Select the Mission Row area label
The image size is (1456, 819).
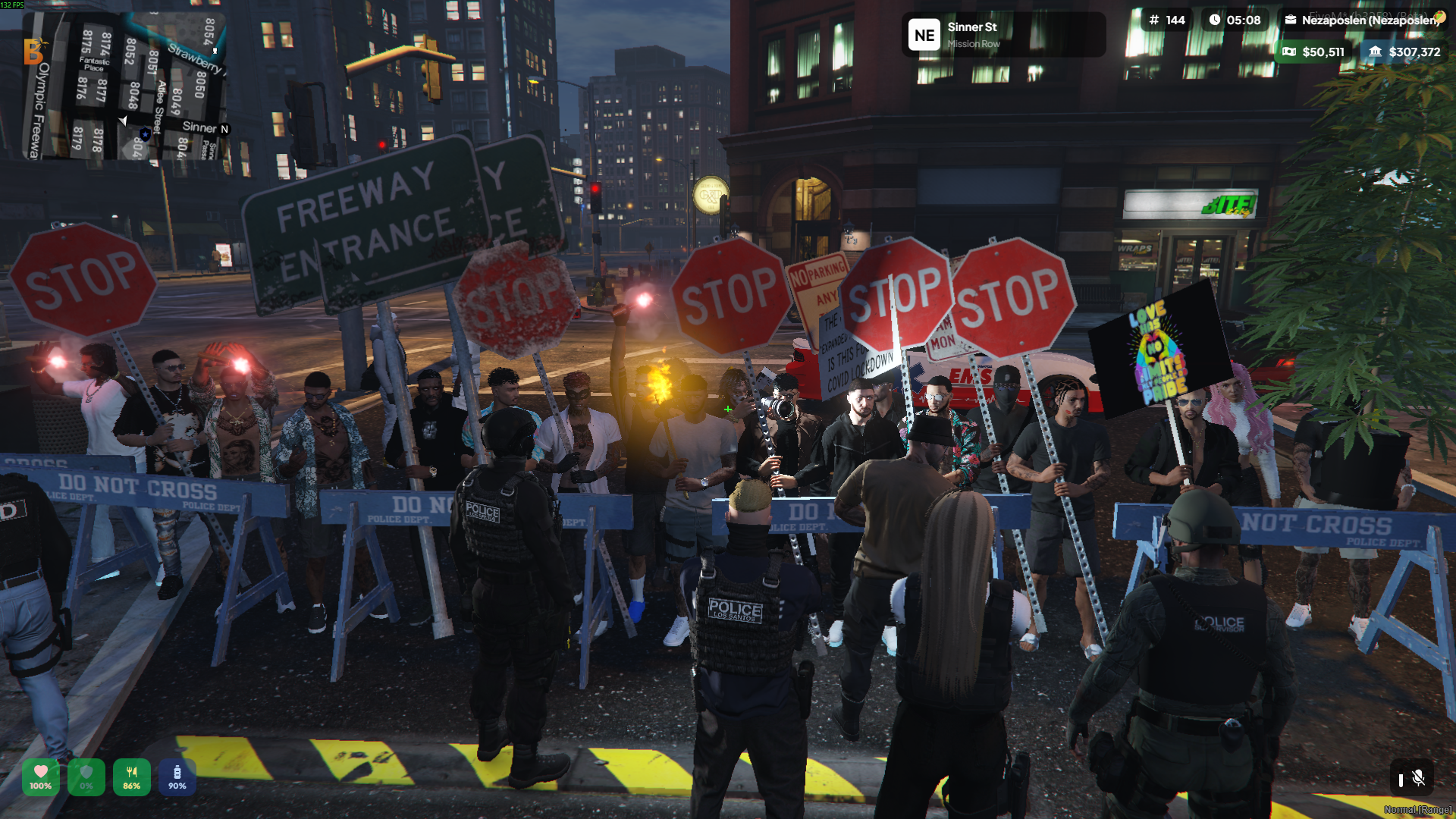(973, 42)
